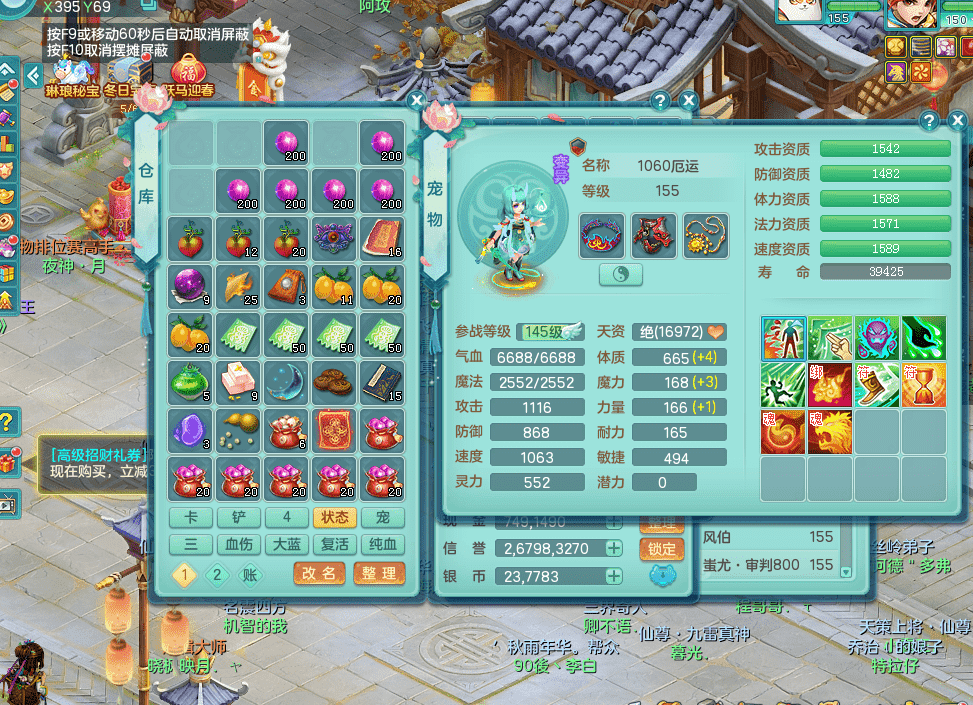Choose the 复活 warehouse category
This screenshot has height=705, width=973.
335,544
